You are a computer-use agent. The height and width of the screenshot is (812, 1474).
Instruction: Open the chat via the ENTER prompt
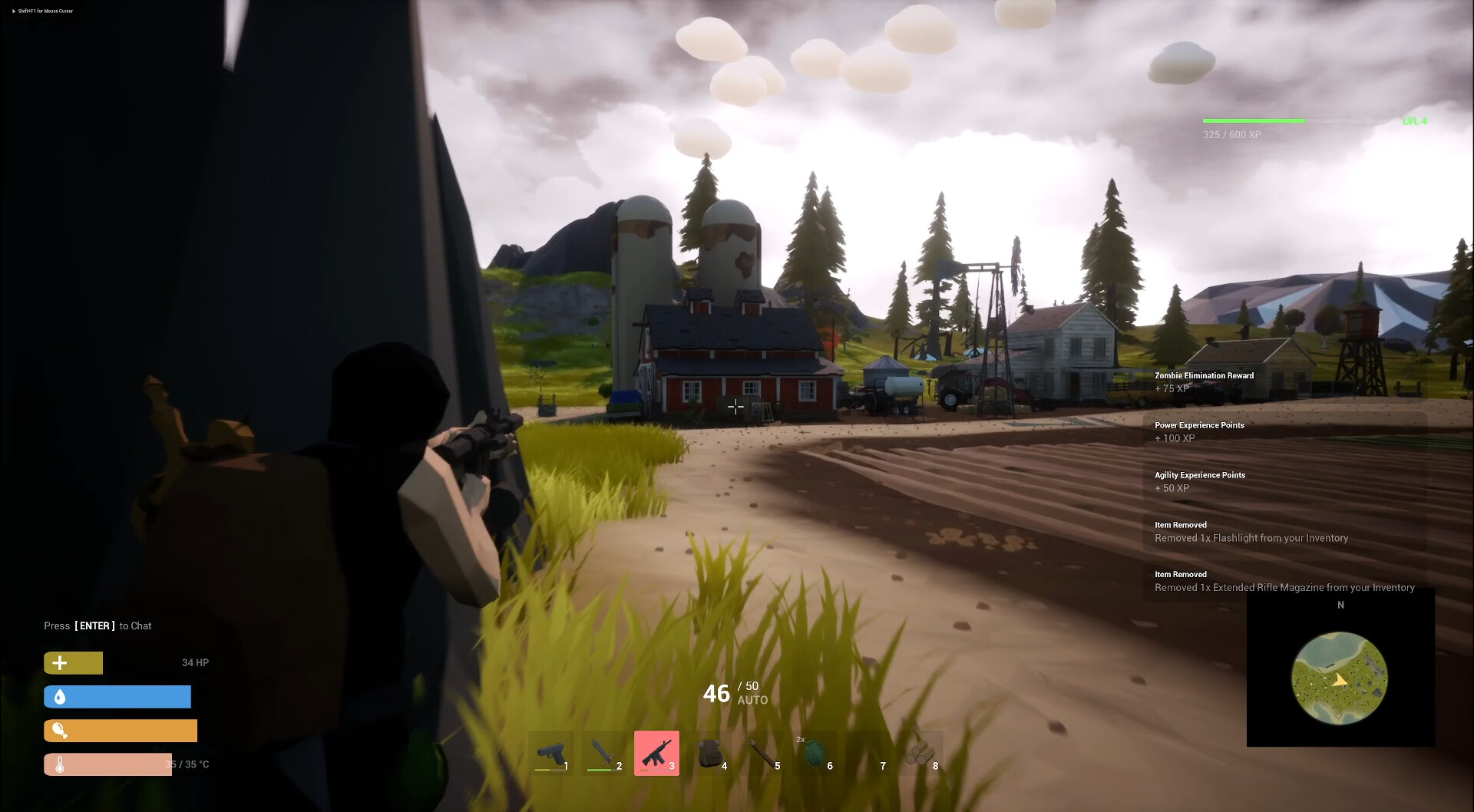coord(95,626)
